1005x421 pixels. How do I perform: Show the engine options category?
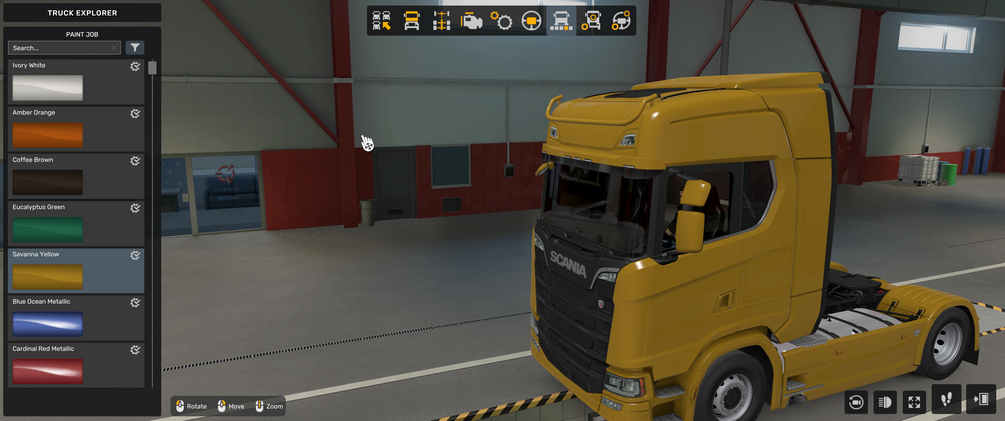tap(471, 21)
